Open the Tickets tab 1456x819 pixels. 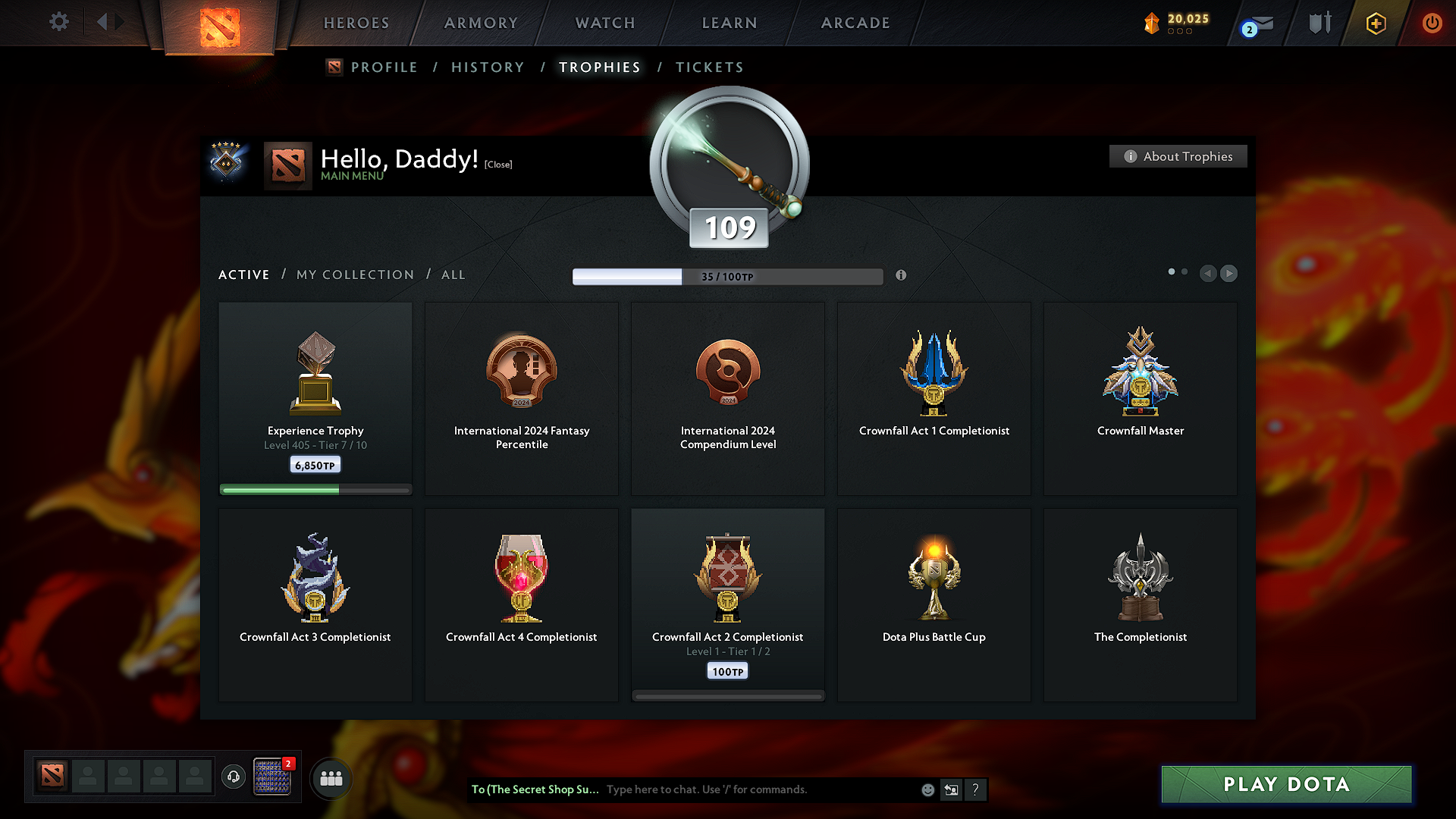point(709,67)
